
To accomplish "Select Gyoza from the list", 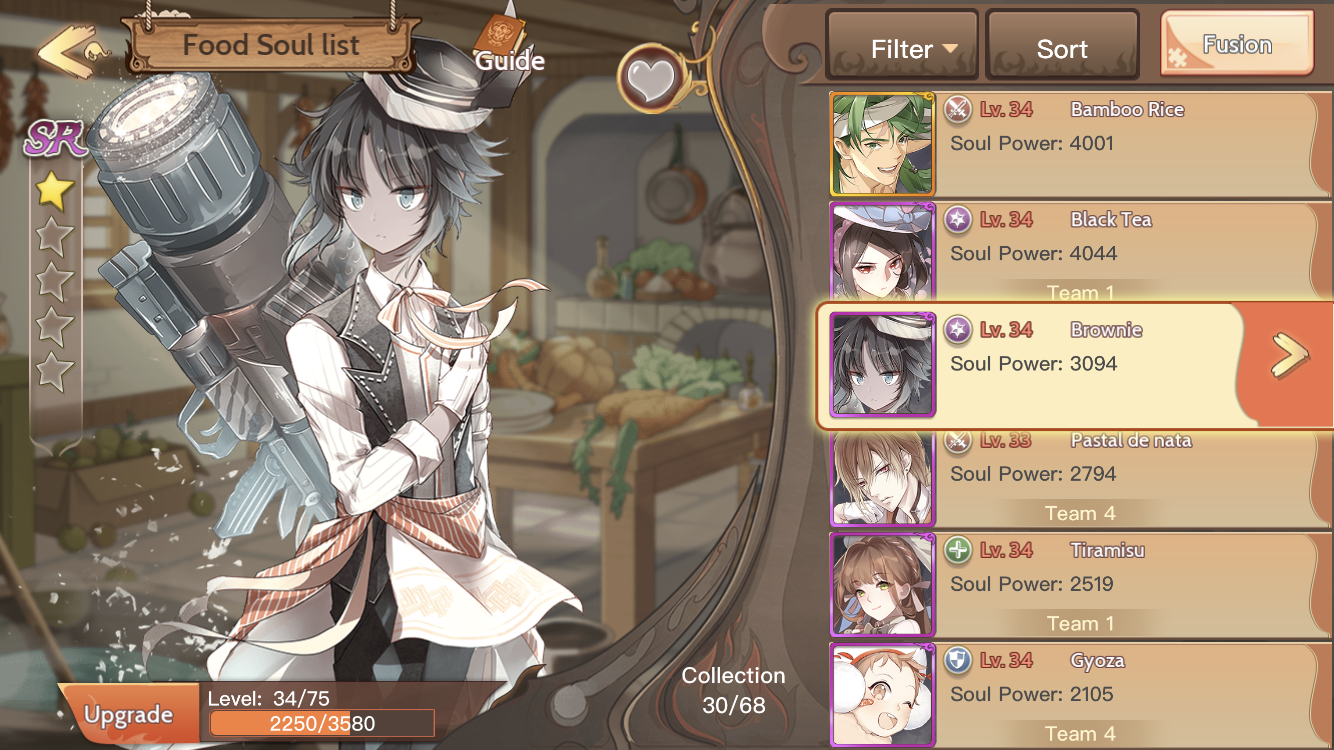I will (1080, 695).
